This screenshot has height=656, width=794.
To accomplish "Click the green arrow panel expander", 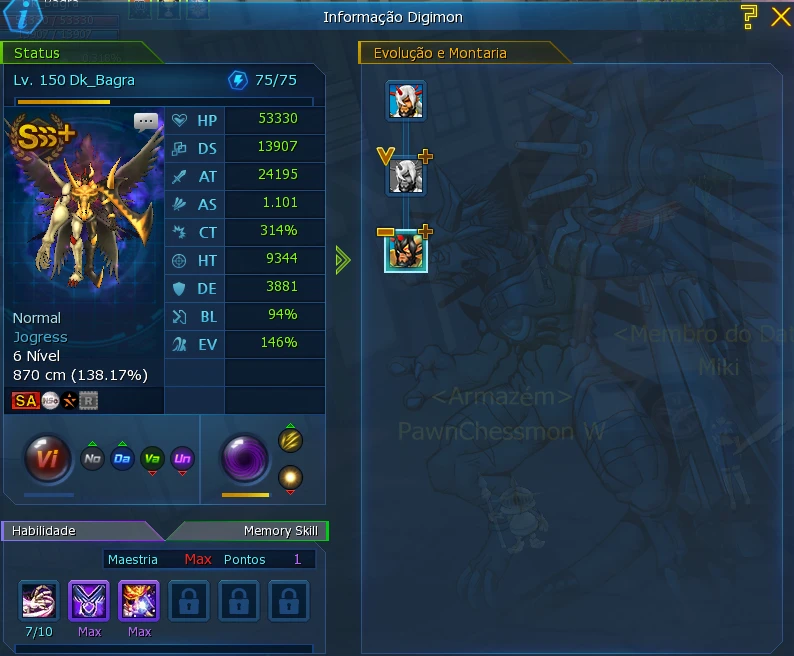I will [343, 261].
